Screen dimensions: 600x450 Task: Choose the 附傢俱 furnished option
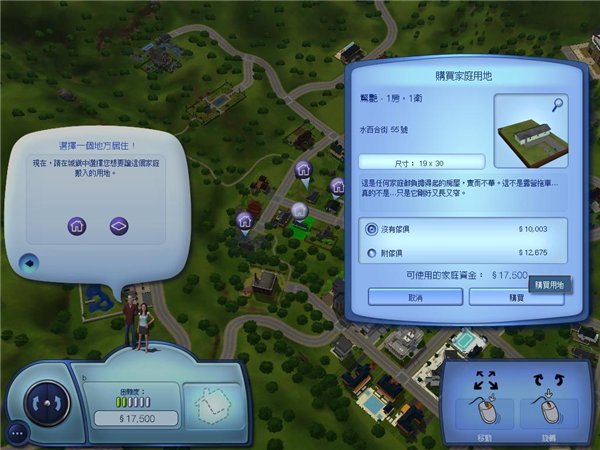[x=372, y=254]
